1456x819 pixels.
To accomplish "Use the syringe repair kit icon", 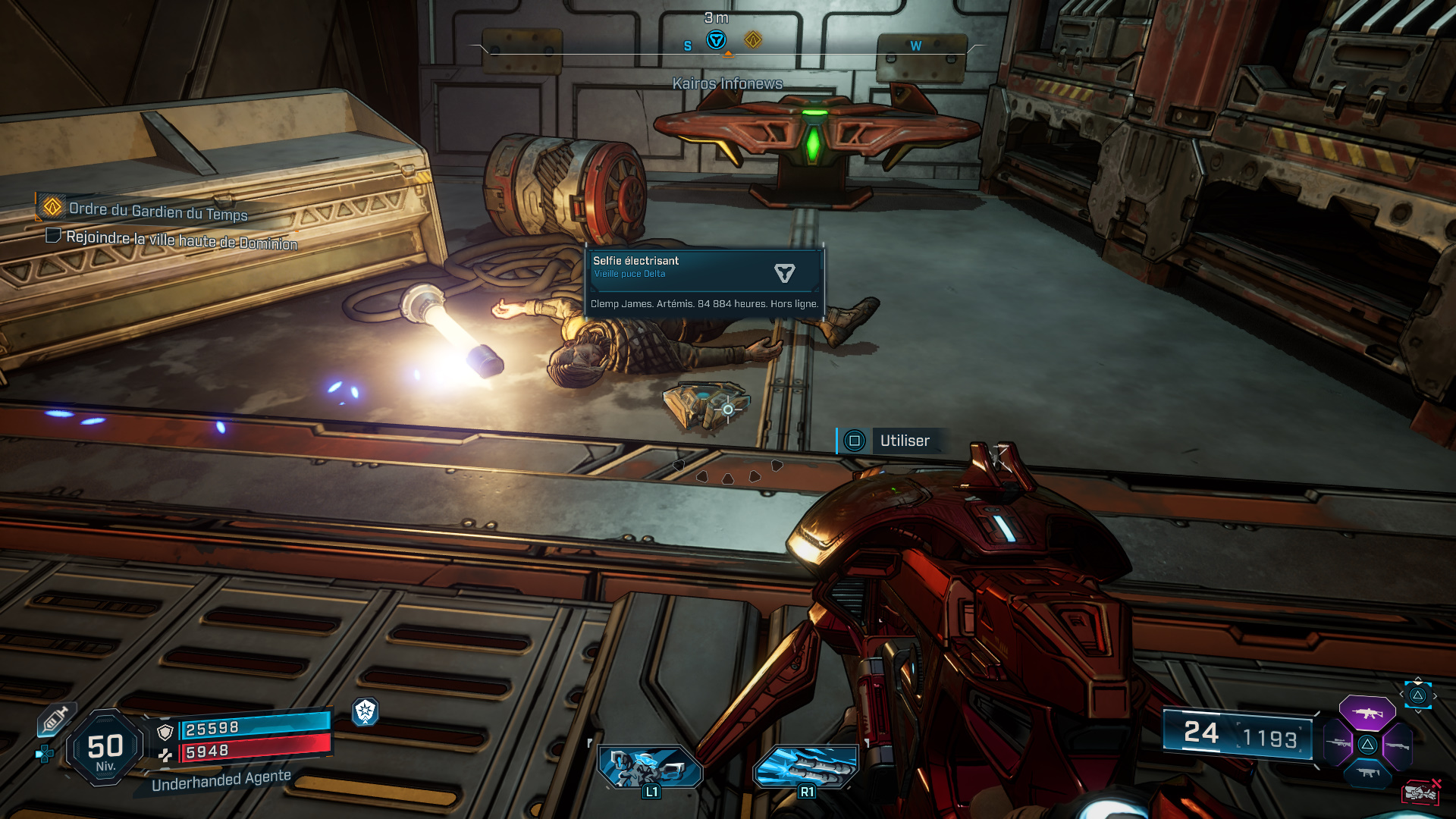I will click(55, 719).
